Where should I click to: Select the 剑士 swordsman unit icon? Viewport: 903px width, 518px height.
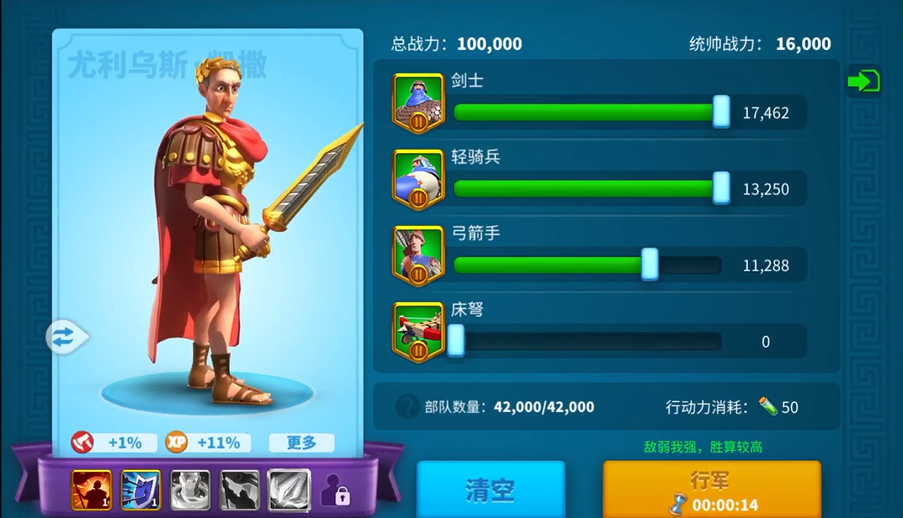[418, 103]
